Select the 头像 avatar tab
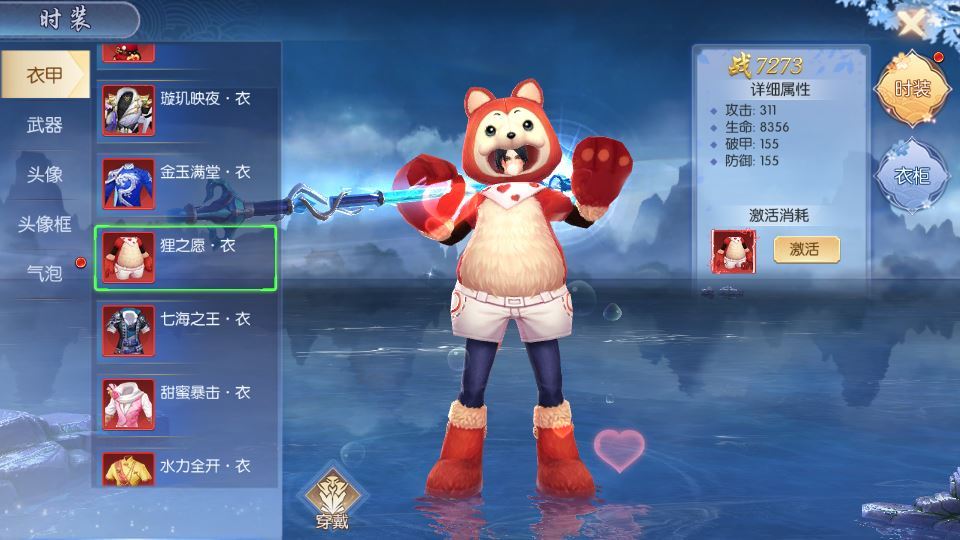The width and height of the screenshot is (960, 540). tap(44, 174)
